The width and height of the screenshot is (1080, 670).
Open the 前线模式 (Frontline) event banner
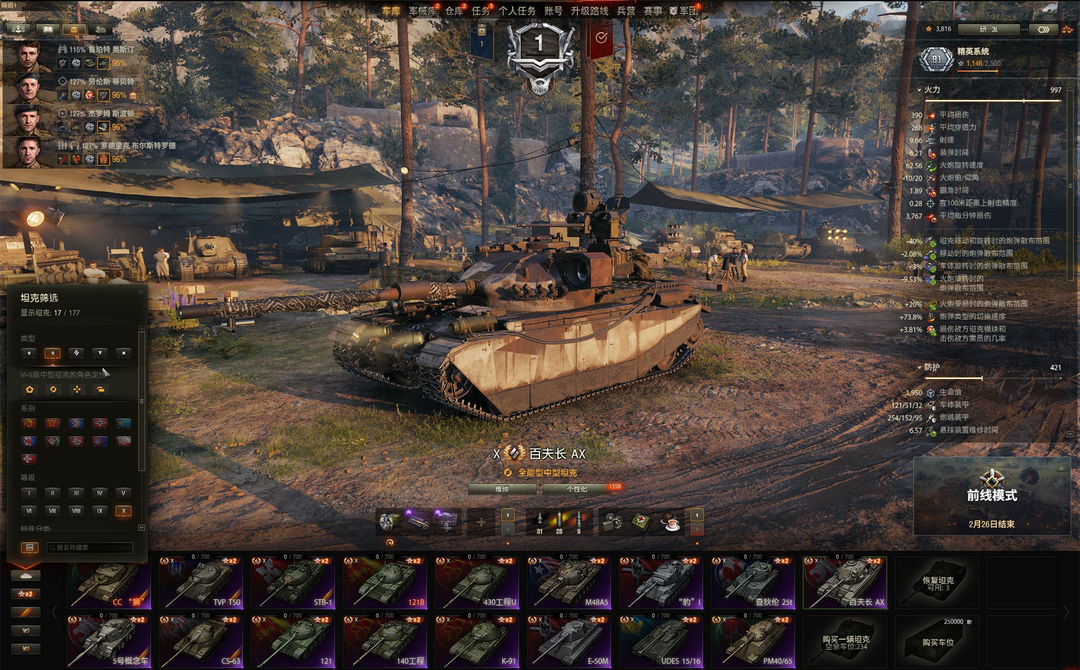[991, 495]
